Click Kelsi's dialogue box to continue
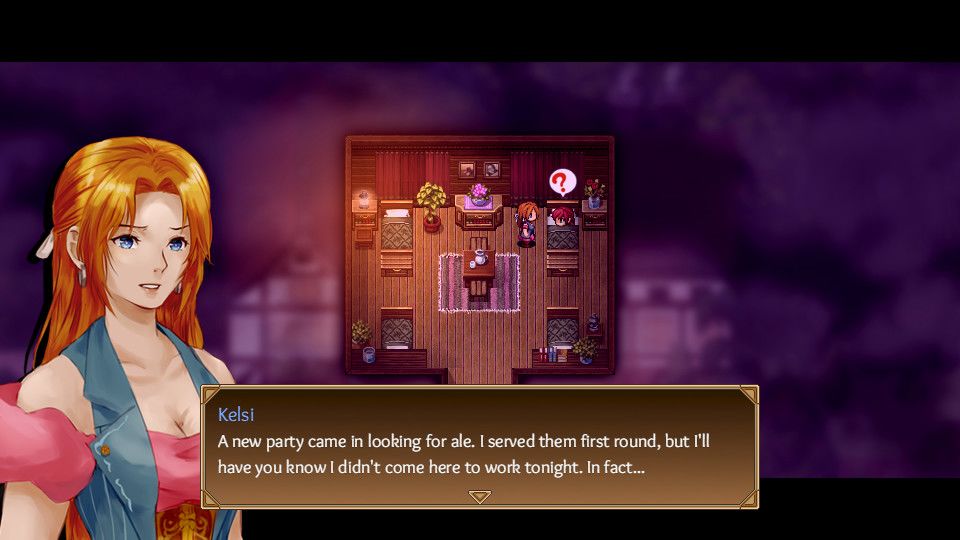This screenshot has height=540, width=960. click(480, 445)
